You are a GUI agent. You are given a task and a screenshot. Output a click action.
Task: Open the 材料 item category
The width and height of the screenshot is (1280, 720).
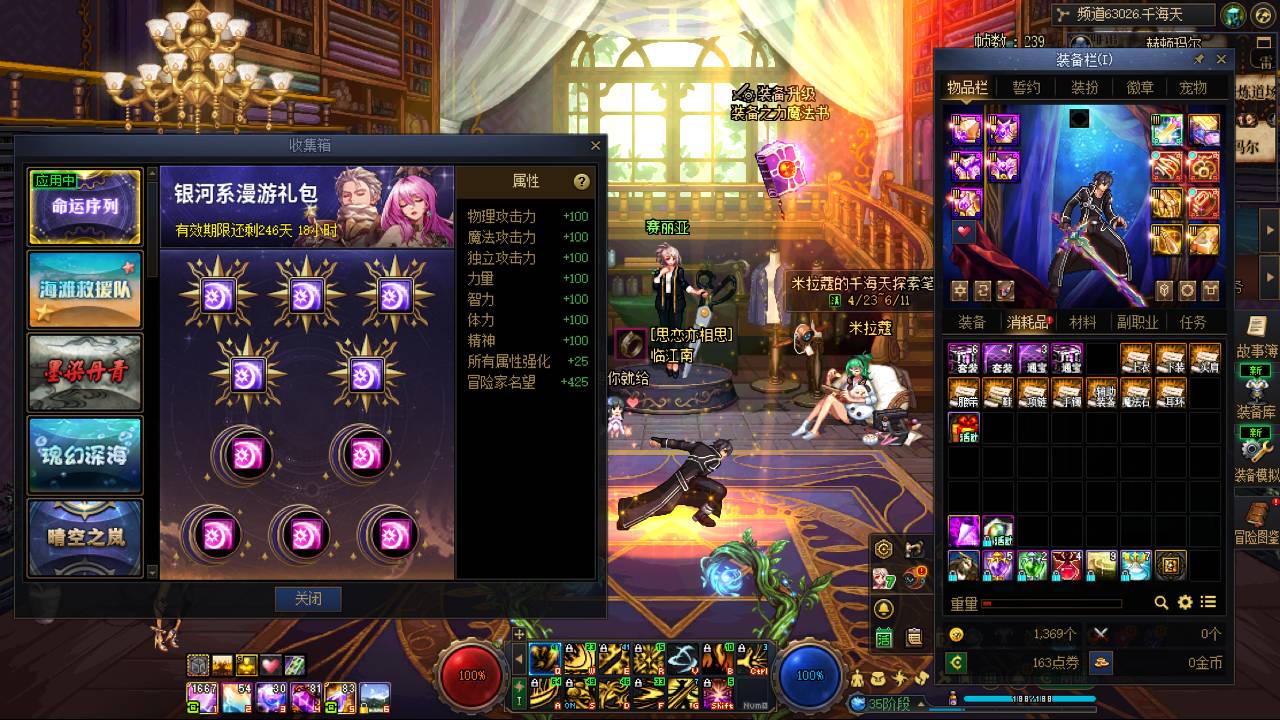pos(1083,322)
